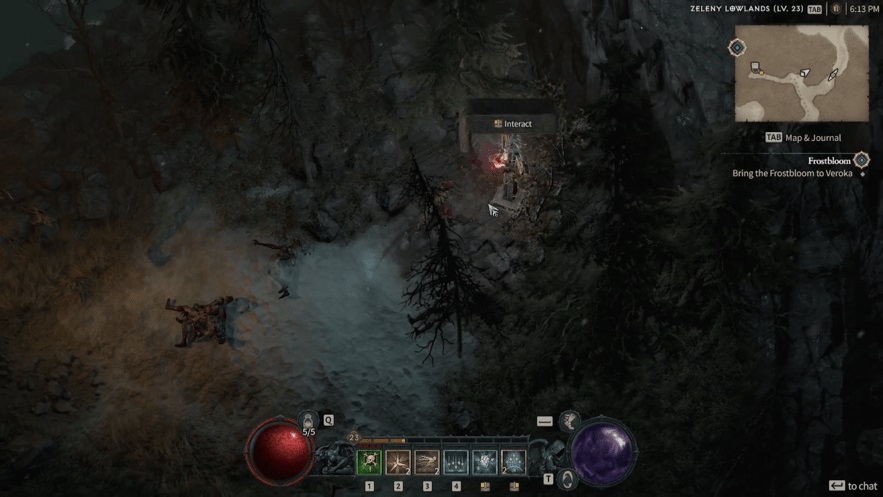This screenshot has width=883, height=497.
Task: Click the boot-shaped evade icon
Action: click(x=570, y=421)
